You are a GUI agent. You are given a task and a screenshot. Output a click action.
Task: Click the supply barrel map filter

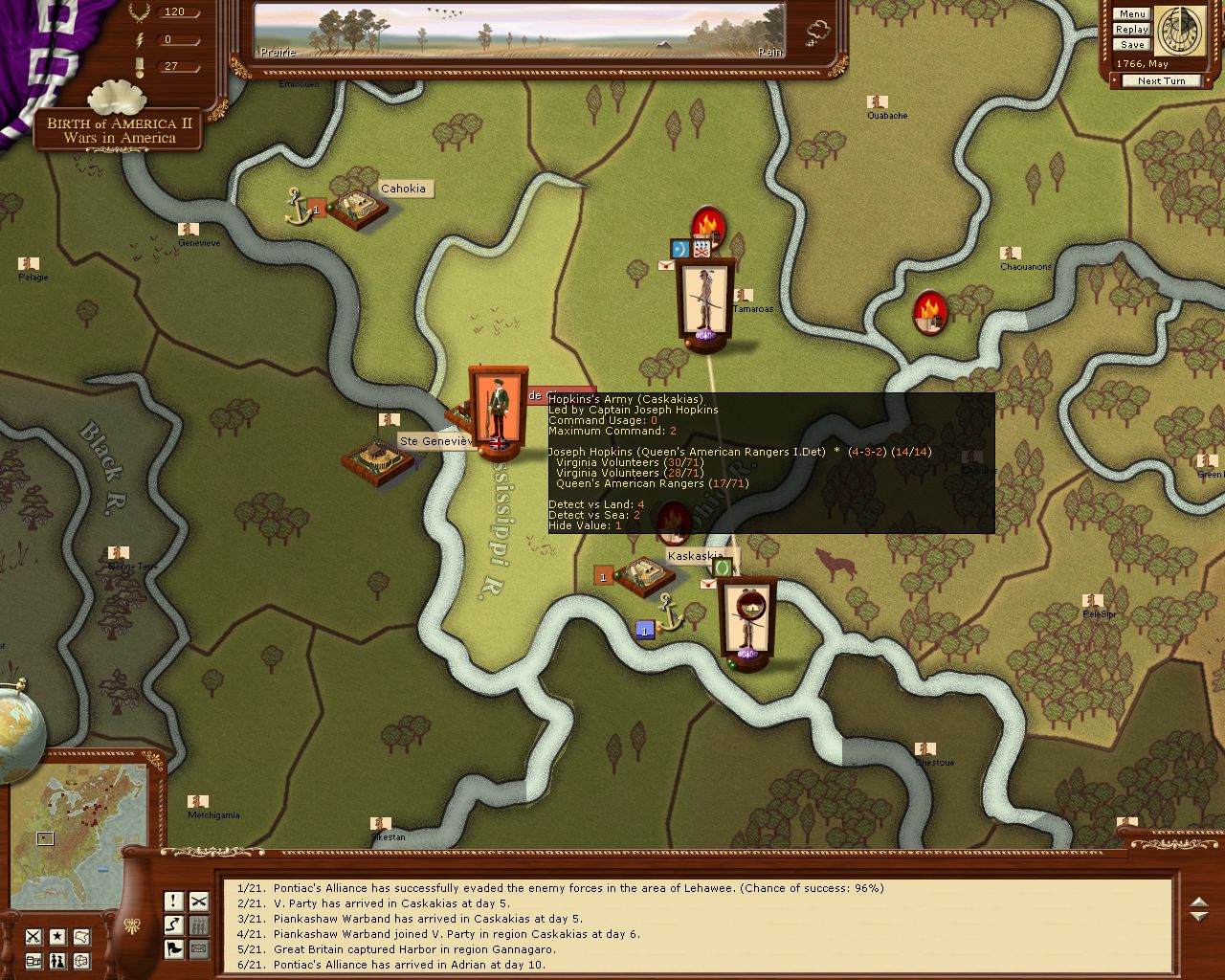(x=33, y=961)
